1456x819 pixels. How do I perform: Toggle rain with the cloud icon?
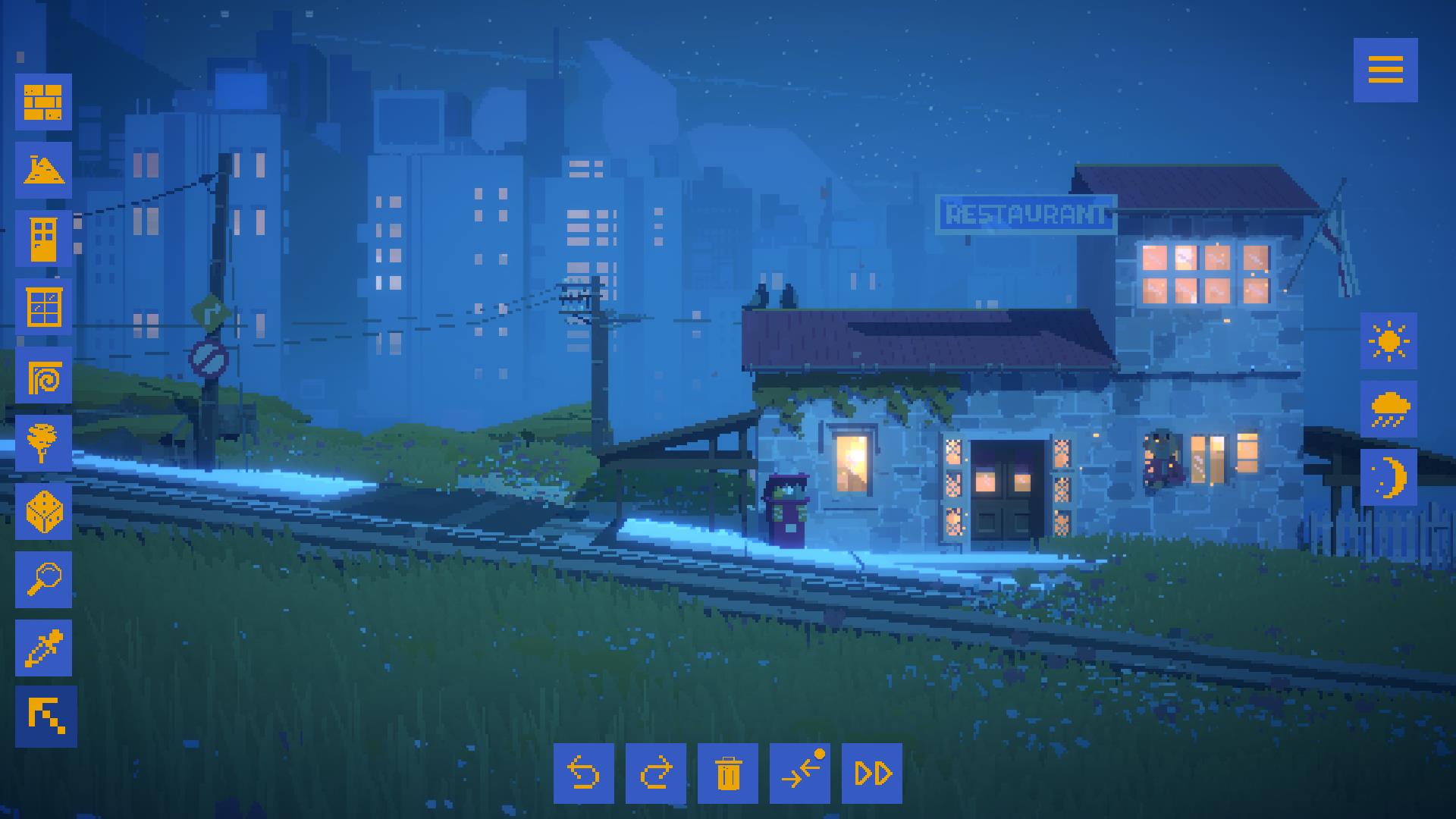(1389, 409)
